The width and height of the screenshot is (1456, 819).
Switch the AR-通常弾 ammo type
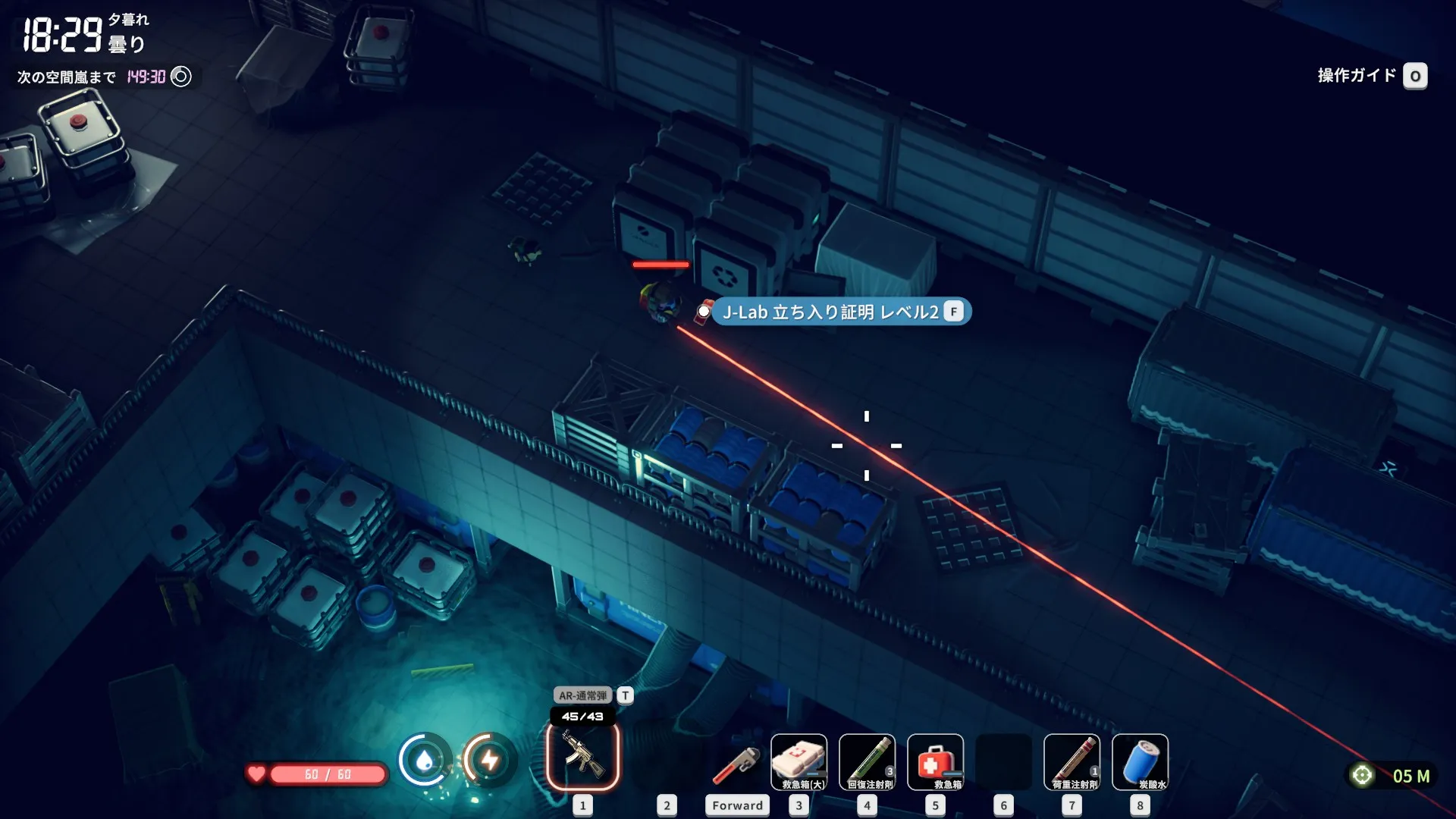[625, 695]
